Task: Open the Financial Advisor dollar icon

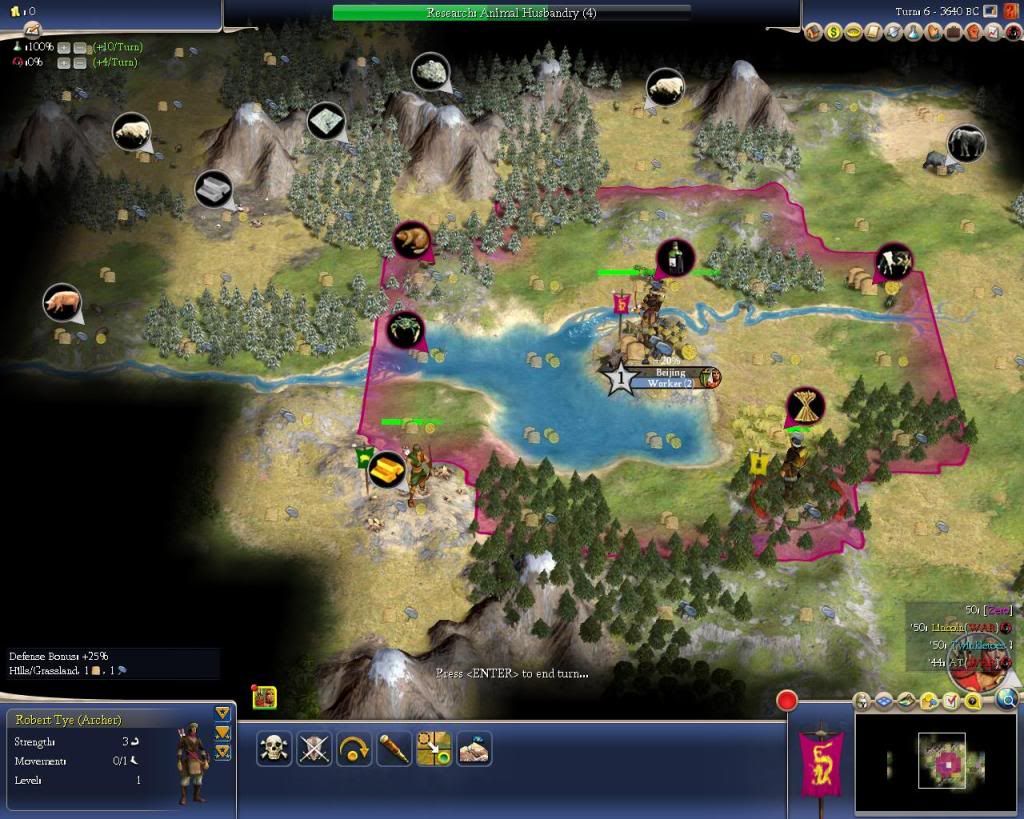Action: (x=833, y=32)
